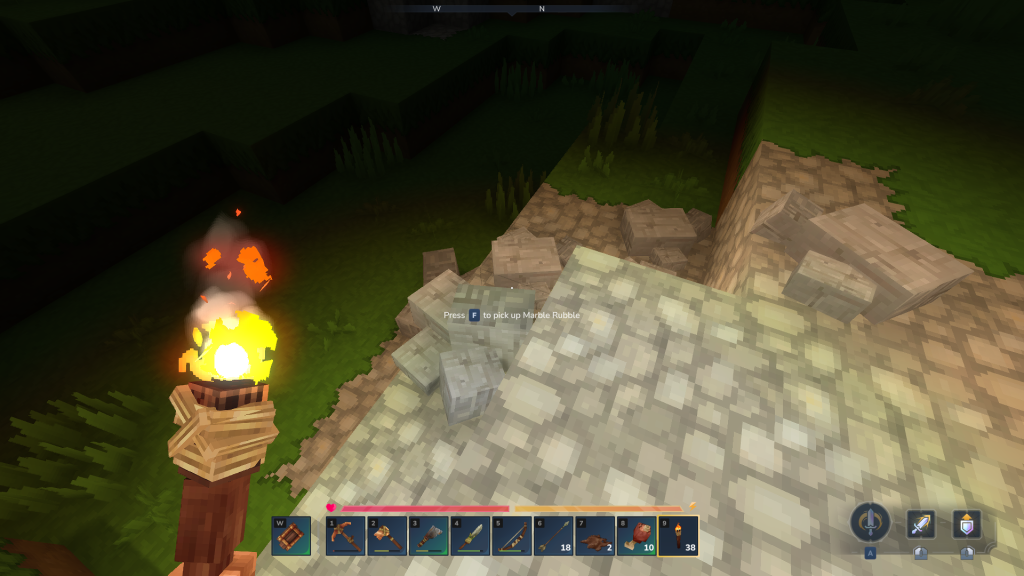
Task: Activate the round sword signature ability
Action: pyautogui.click(x=870, y=522)
